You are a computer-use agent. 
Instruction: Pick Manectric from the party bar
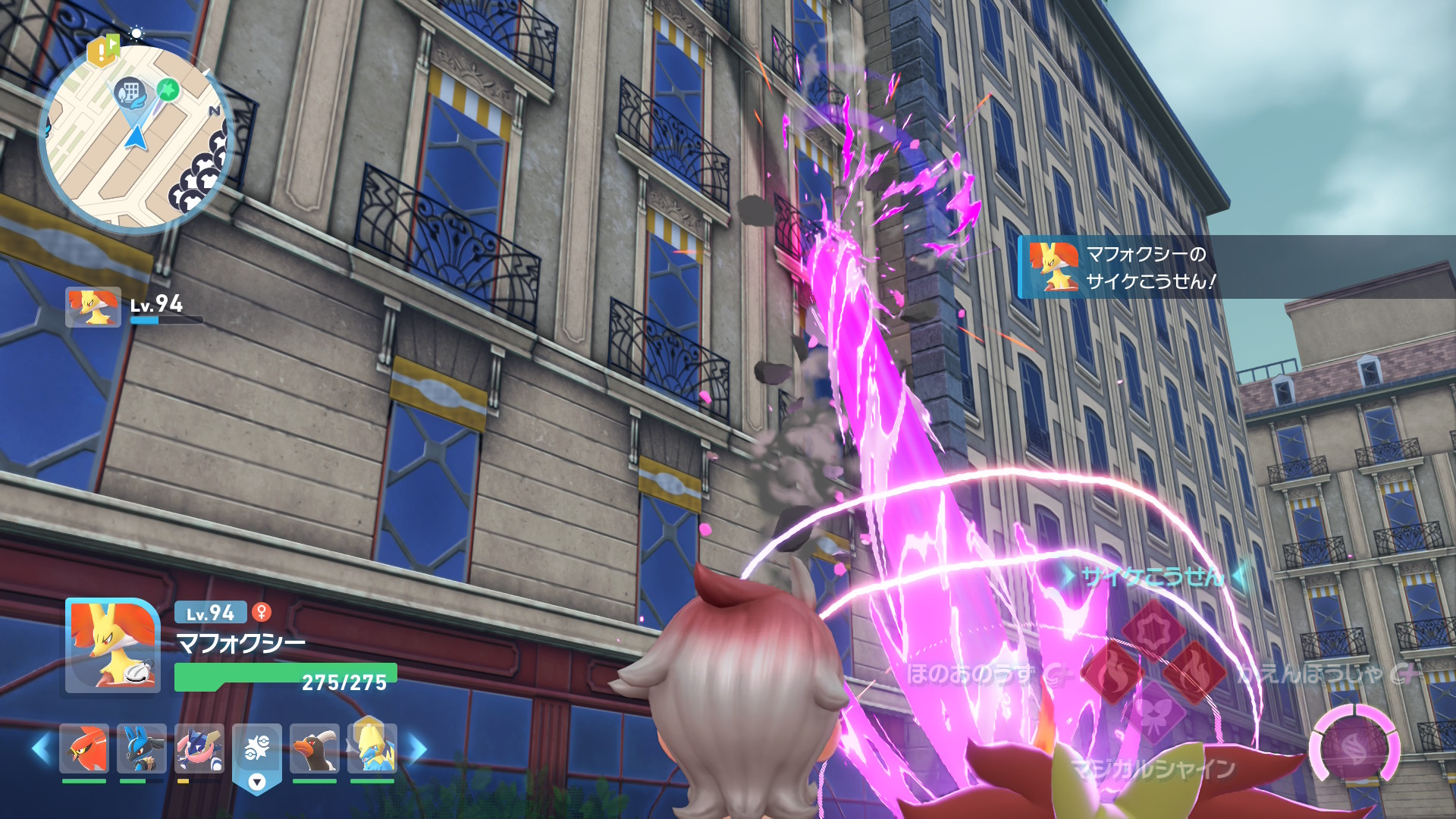(372, 748)
